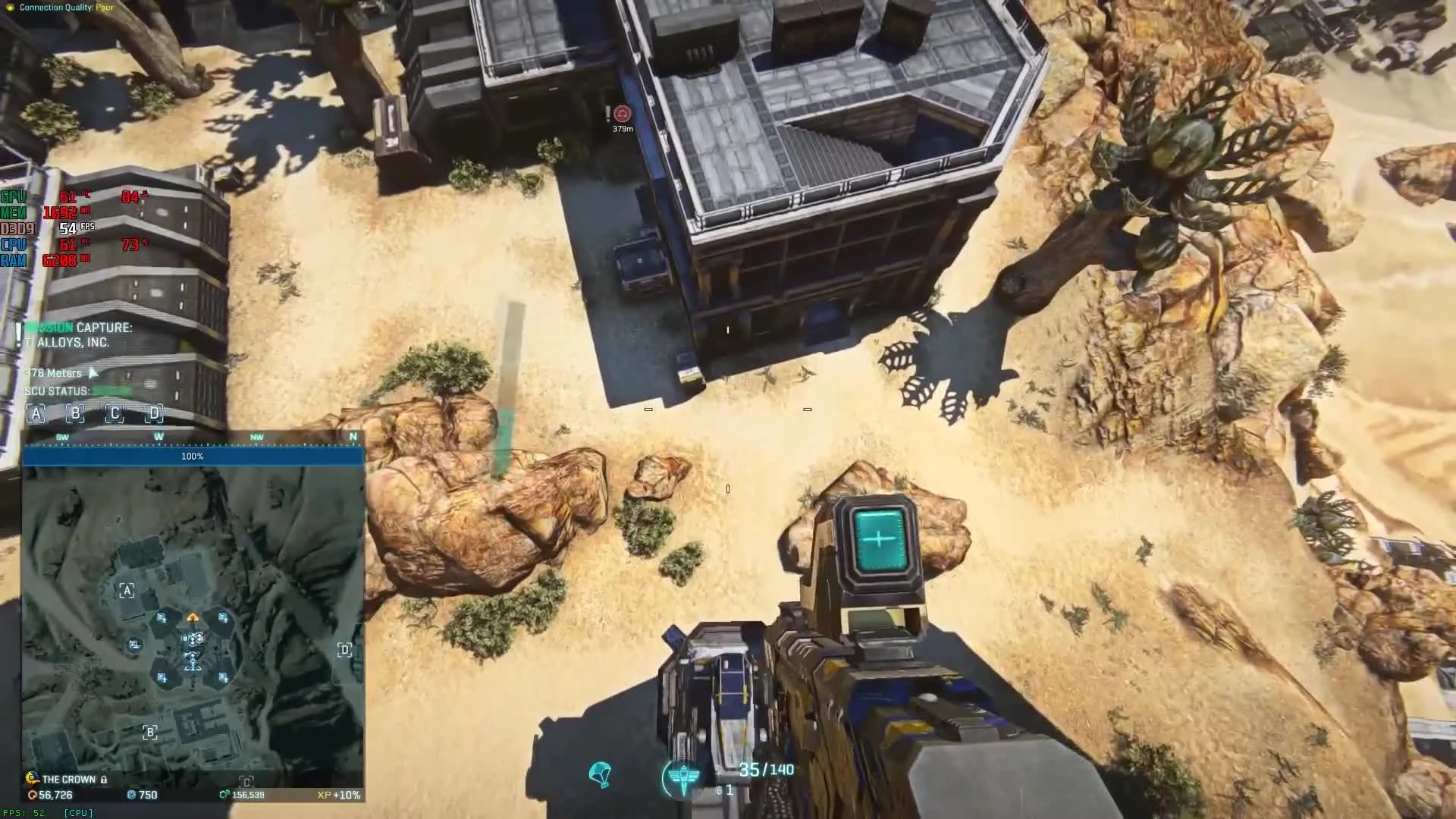The width and height of the screenshot is (1456, 819).
Task: Select THE CROWN region label
Action: point(68,779)
